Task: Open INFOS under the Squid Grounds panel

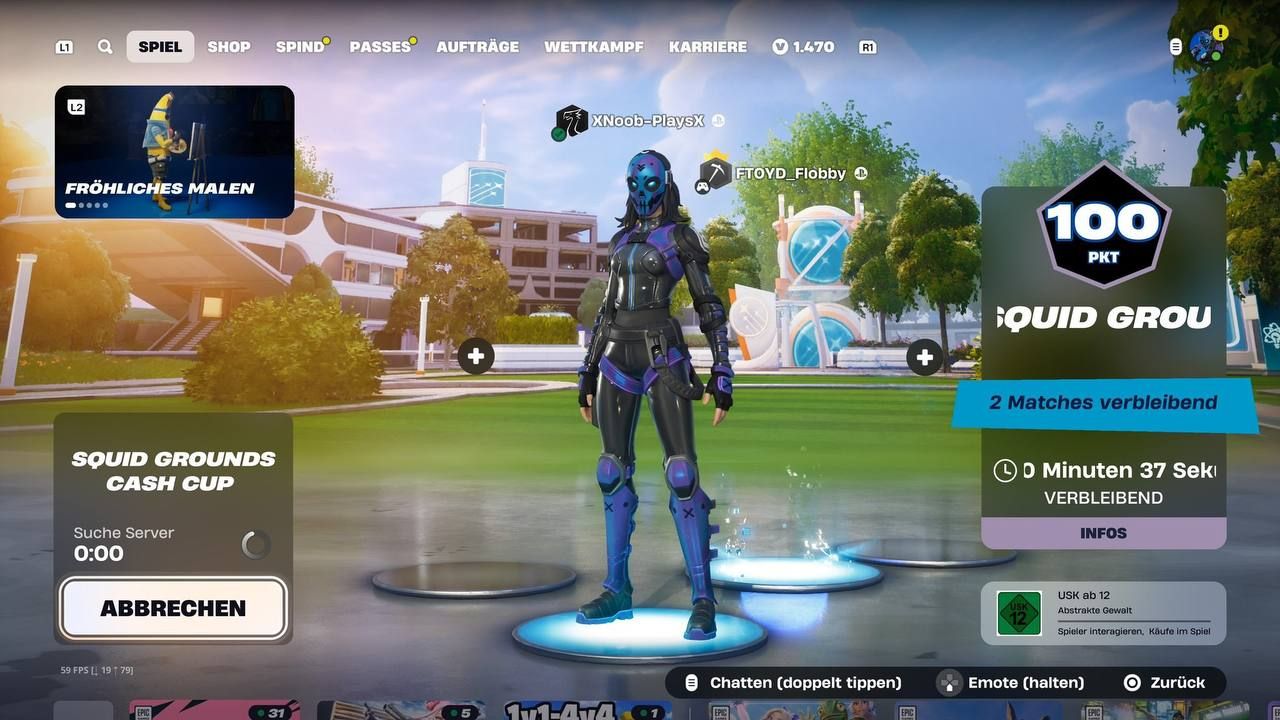Action: coord(1103,533)
